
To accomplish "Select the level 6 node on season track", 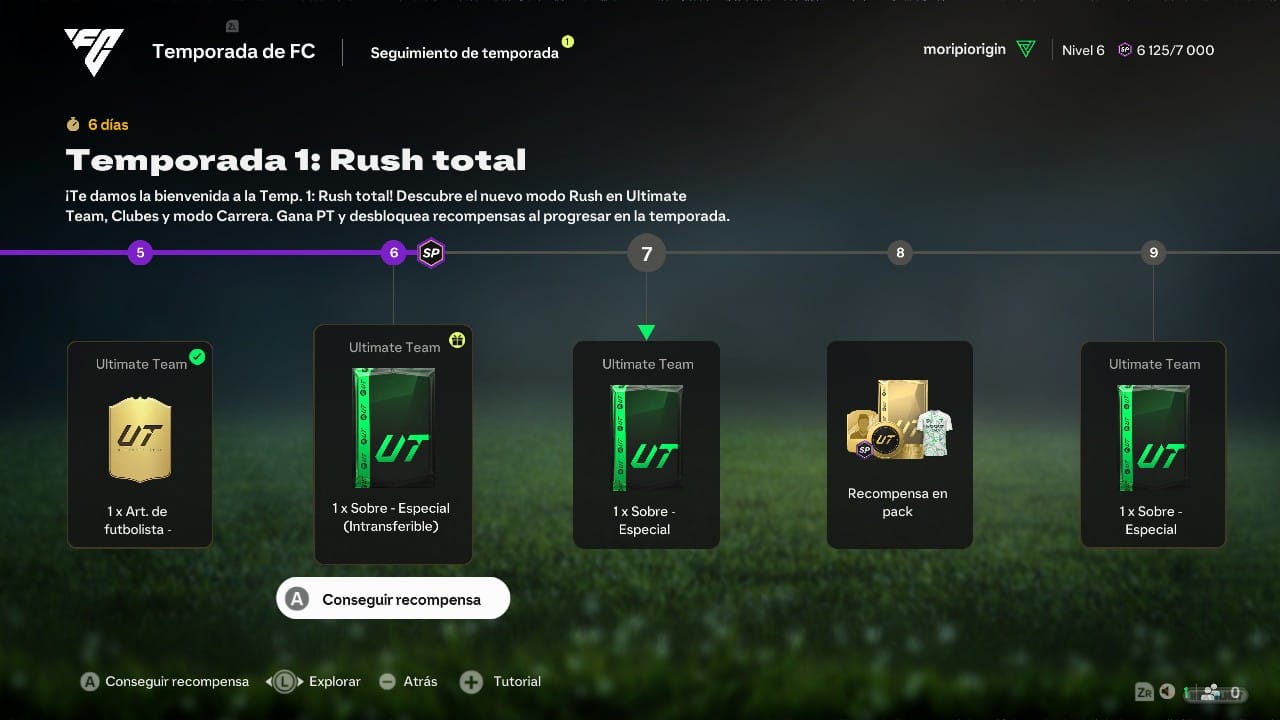I will [393, 253].
